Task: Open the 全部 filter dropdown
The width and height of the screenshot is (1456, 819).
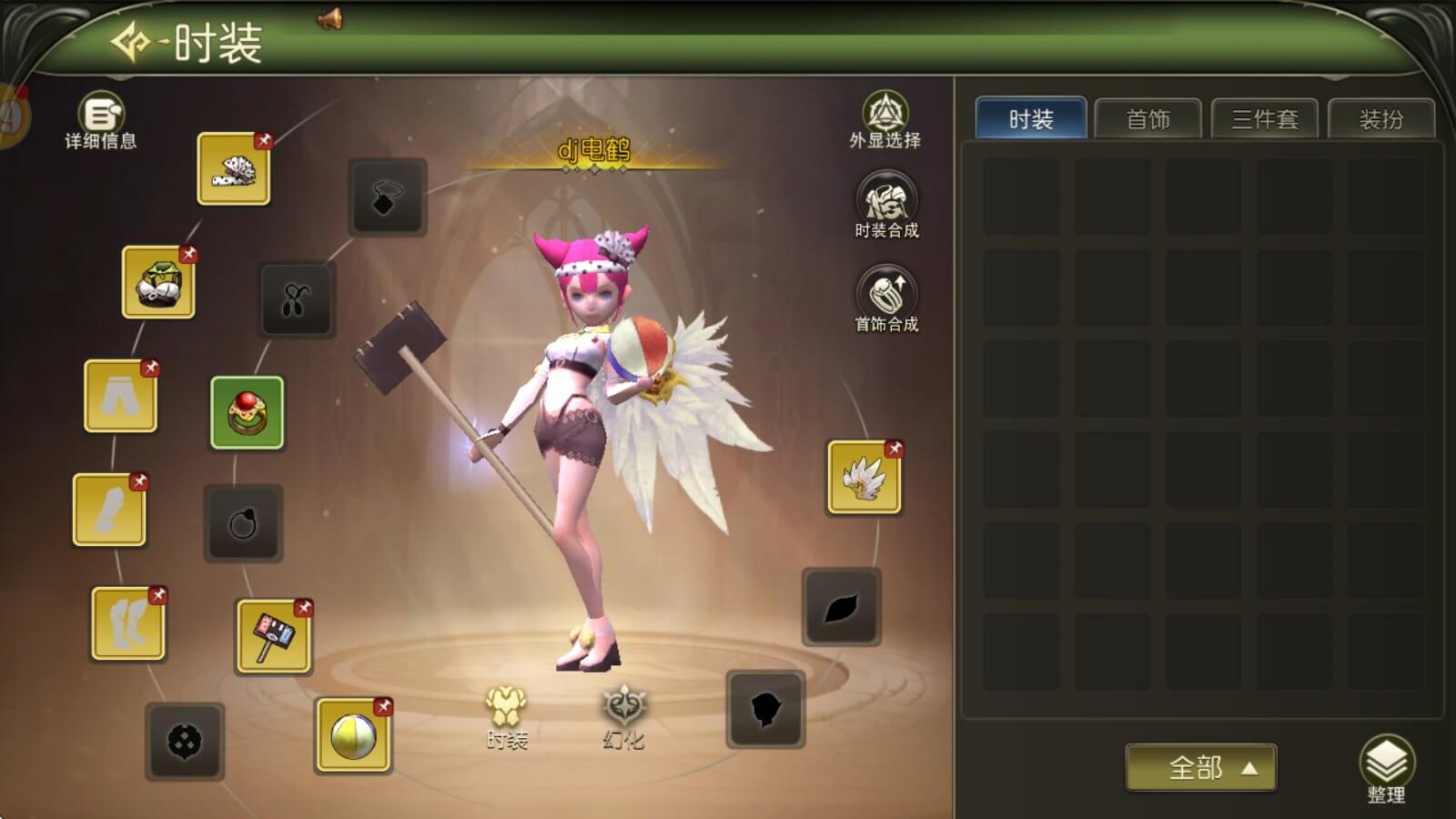Action: click(x=1200, y=767)
